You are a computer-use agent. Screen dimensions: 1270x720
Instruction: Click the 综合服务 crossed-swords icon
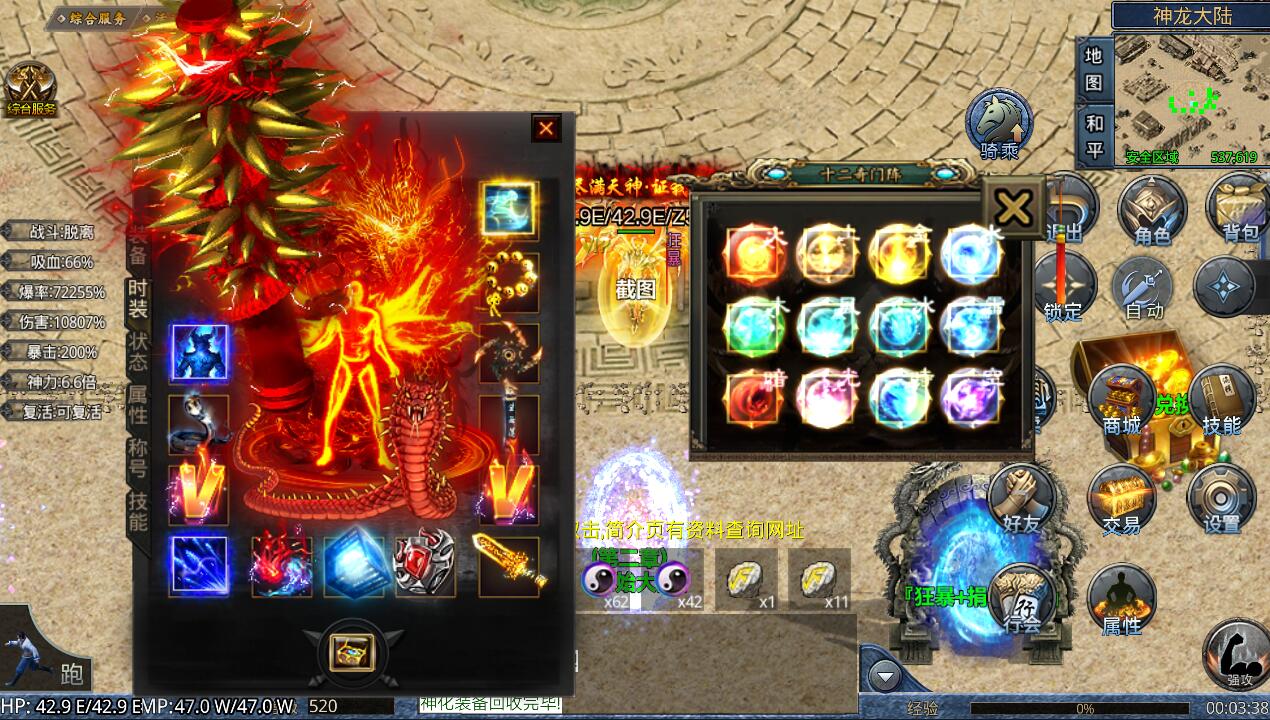pos(31,89)
